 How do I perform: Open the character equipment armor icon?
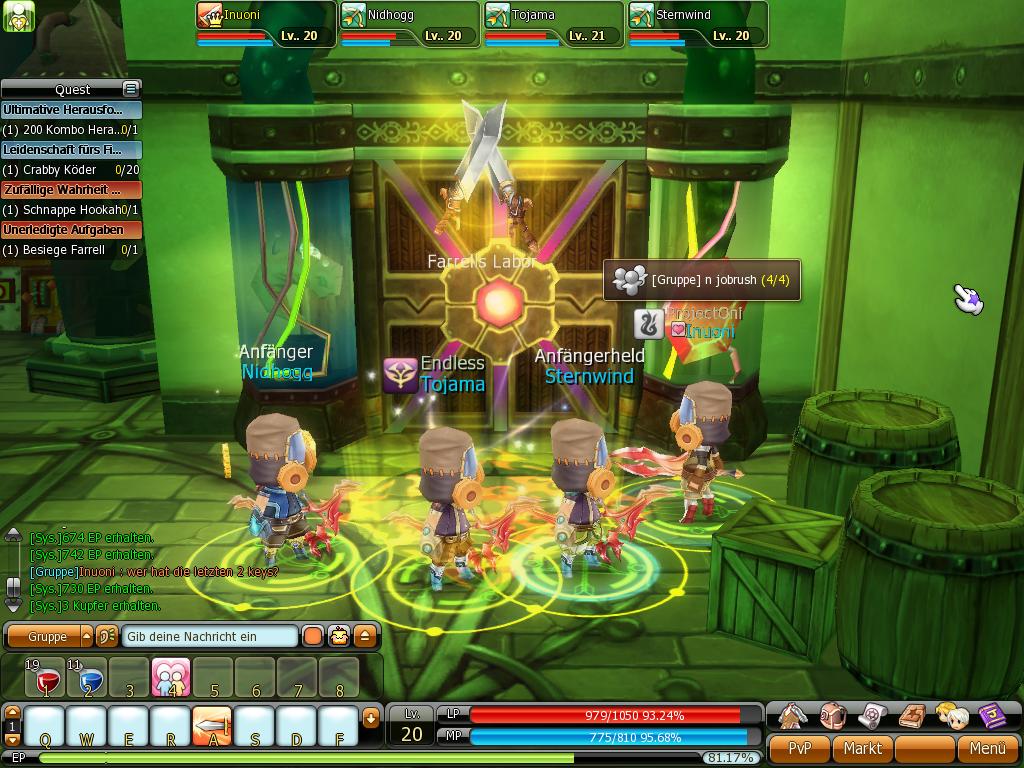(793, 715)
